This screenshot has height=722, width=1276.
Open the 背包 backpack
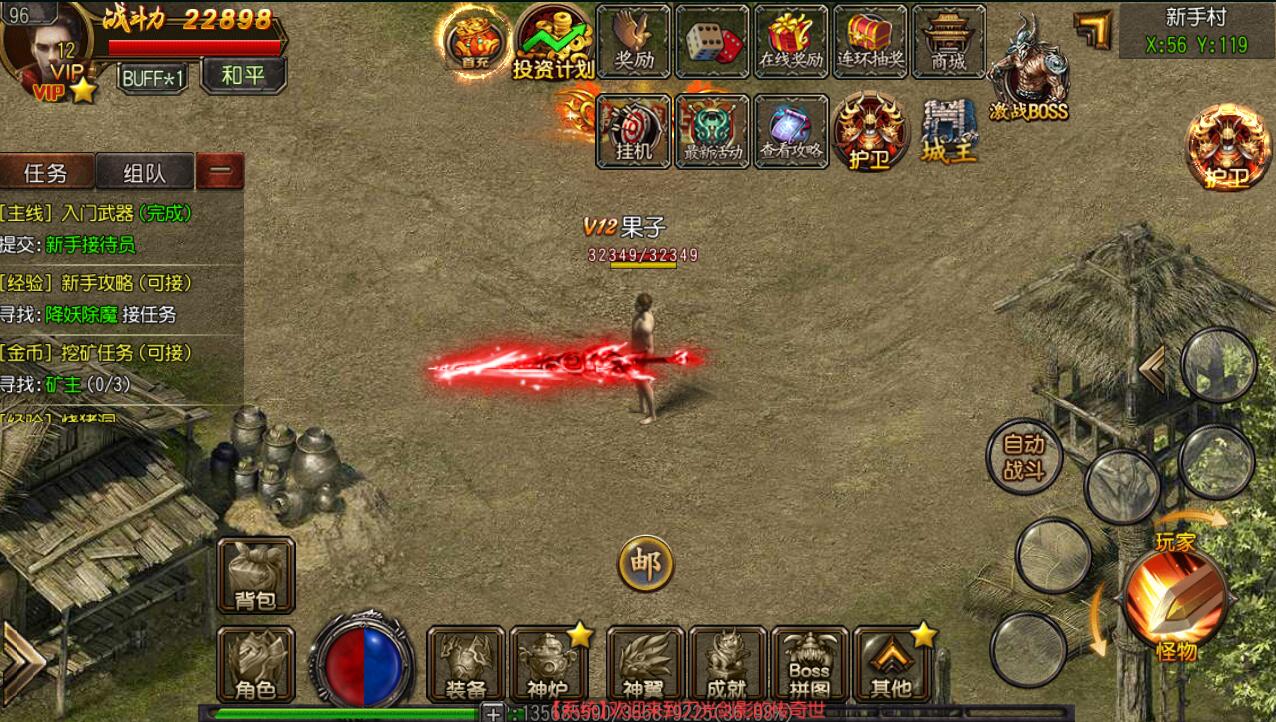click(x=256, y=575)
